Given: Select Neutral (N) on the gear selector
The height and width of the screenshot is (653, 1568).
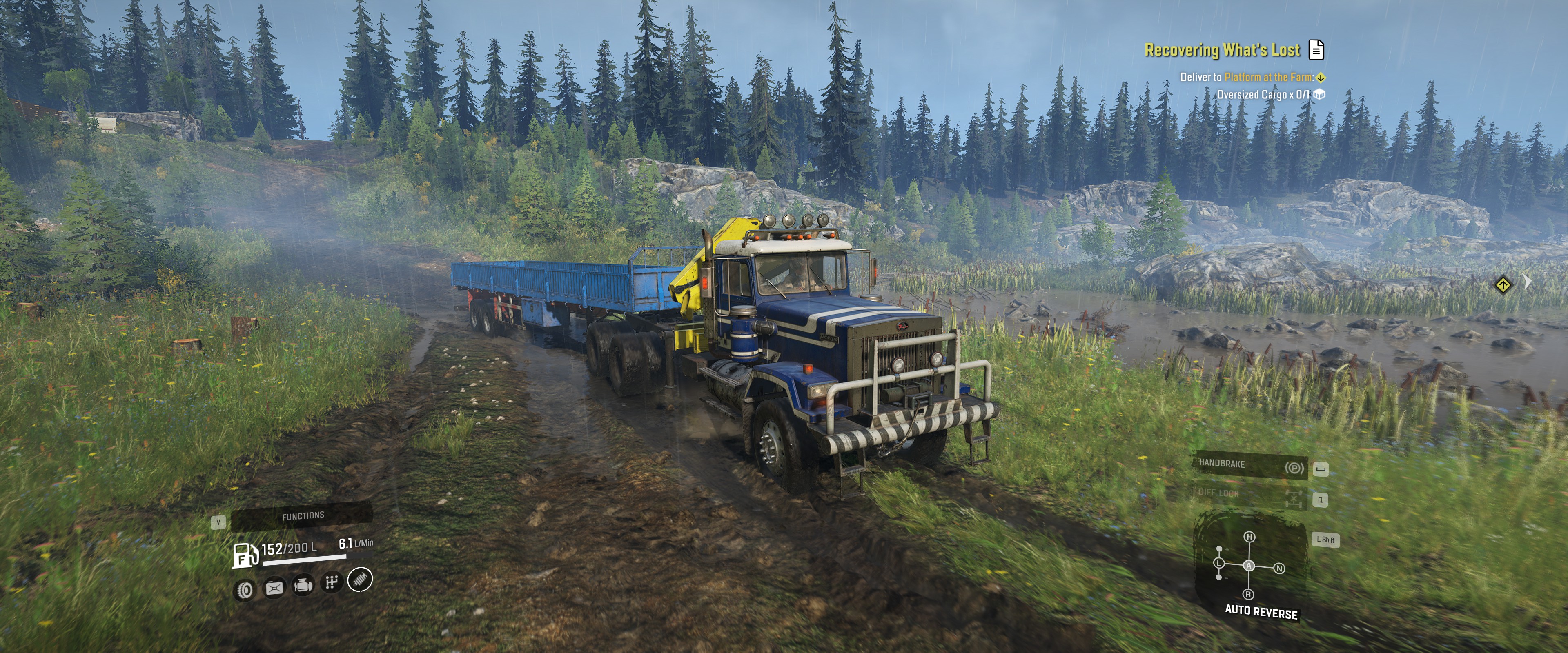Looking at the screenshot, I should (1279, 569).
